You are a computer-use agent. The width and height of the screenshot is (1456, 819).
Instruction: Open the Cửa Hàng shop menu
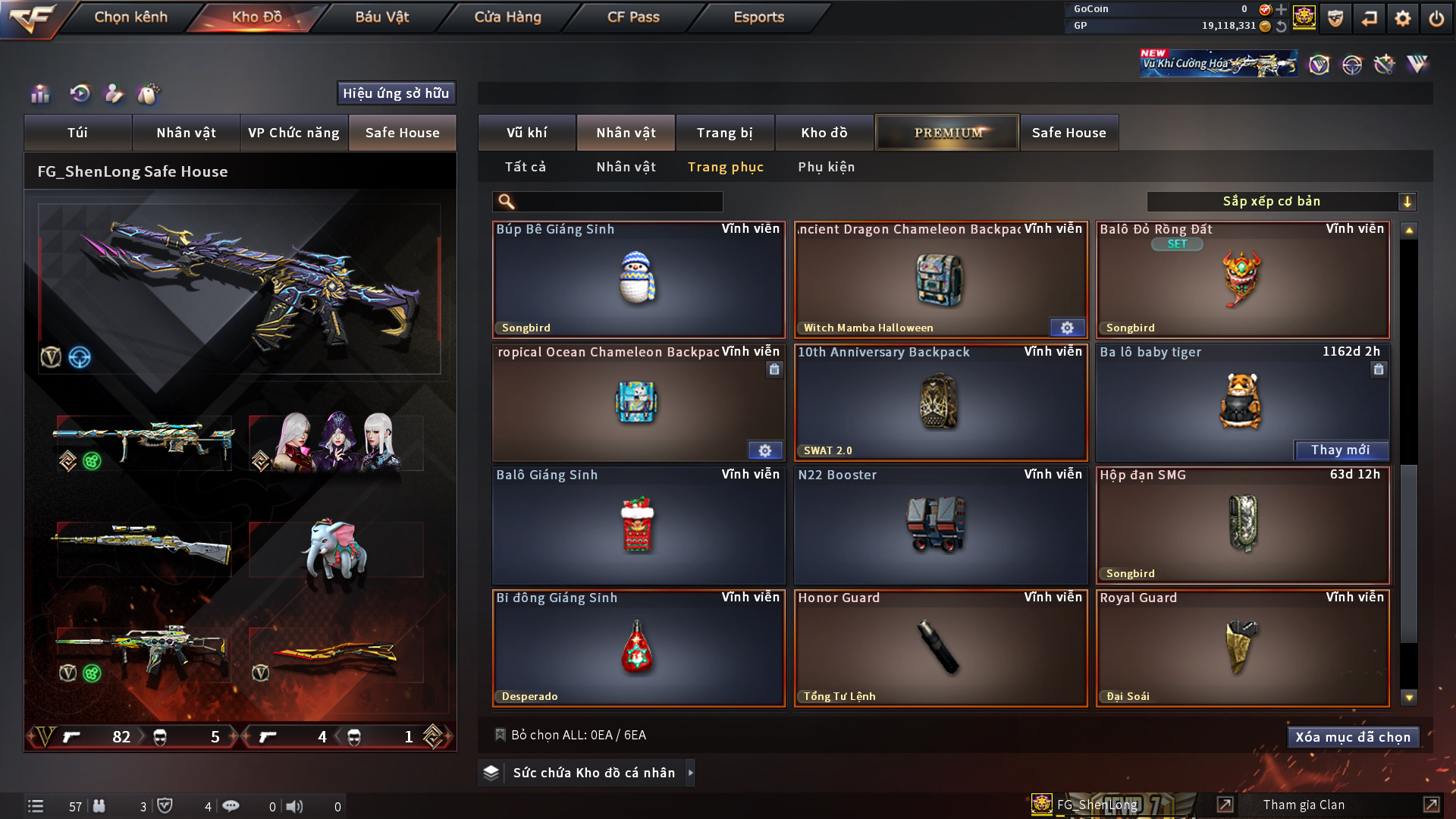507,17
